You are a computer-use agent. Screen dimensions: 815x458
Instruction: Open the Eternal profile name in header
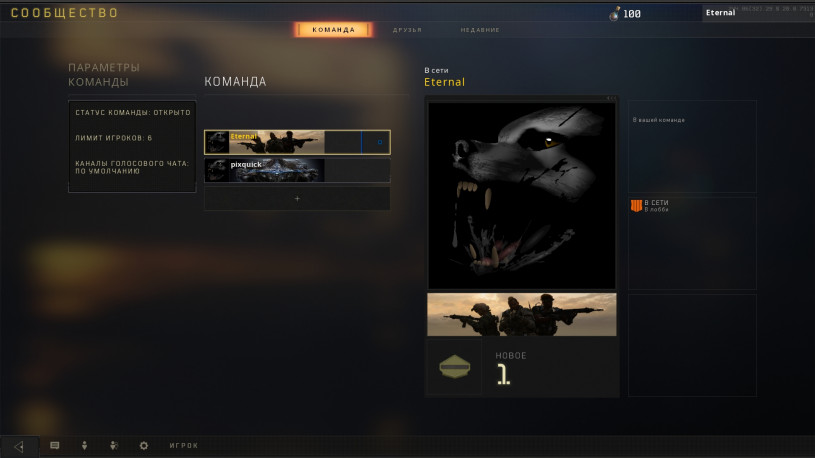point(720,13)
